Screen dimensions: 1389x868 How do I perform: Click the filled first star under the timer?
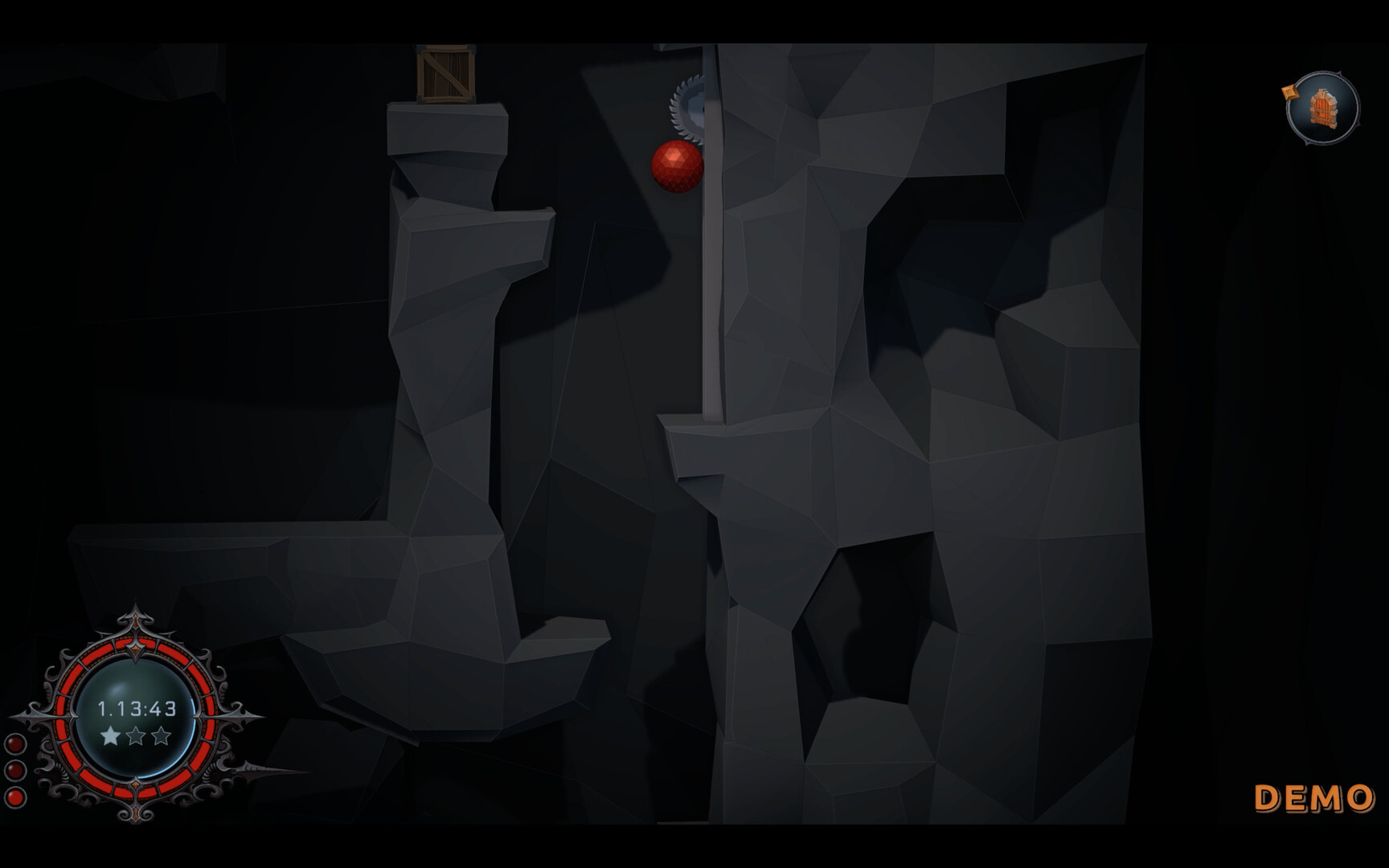[109, 737]
